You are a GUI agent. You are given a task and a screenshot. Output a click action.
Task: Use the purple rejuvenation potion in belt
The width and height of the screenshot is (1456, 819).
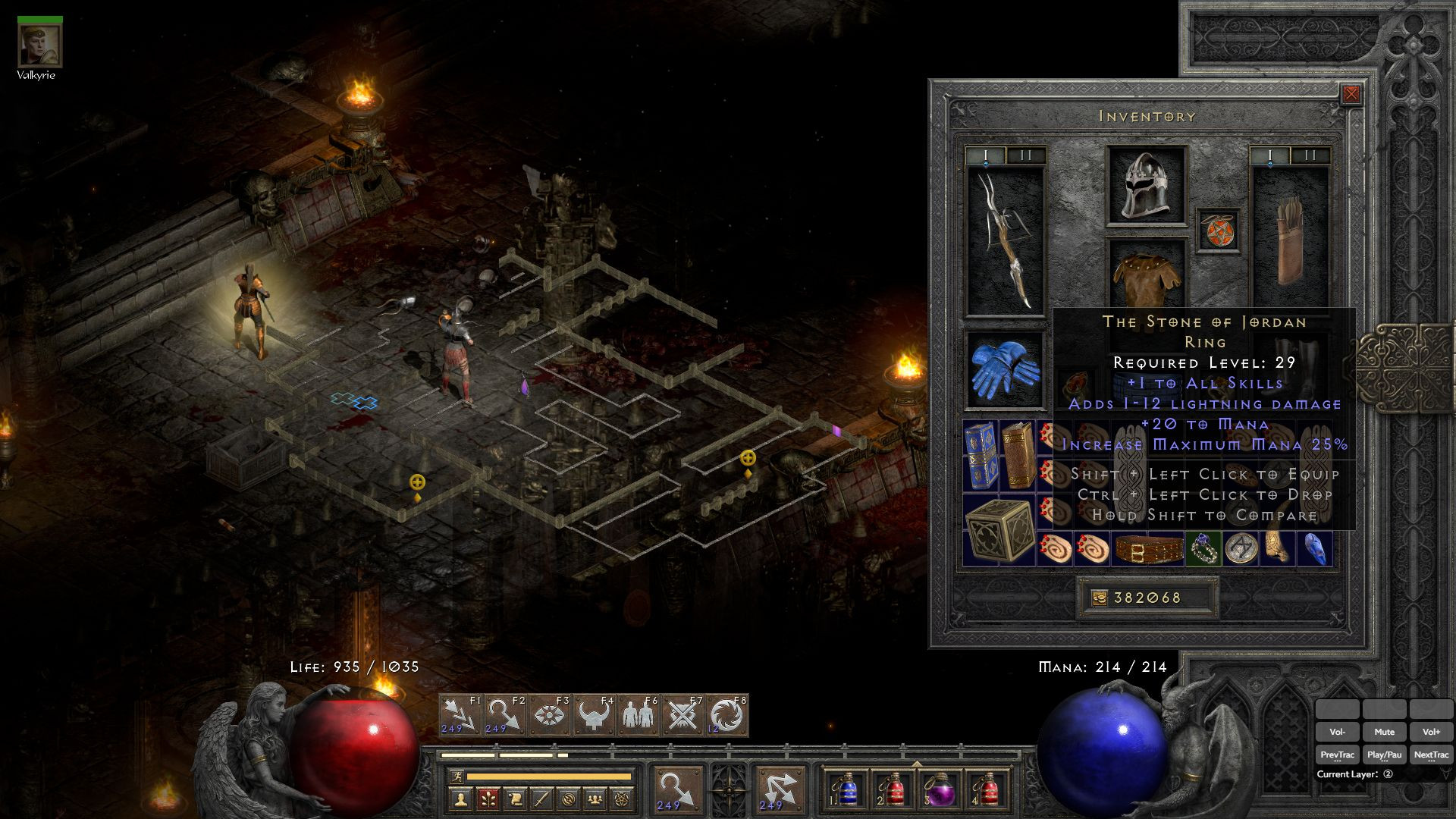click(x=940, y=790)
